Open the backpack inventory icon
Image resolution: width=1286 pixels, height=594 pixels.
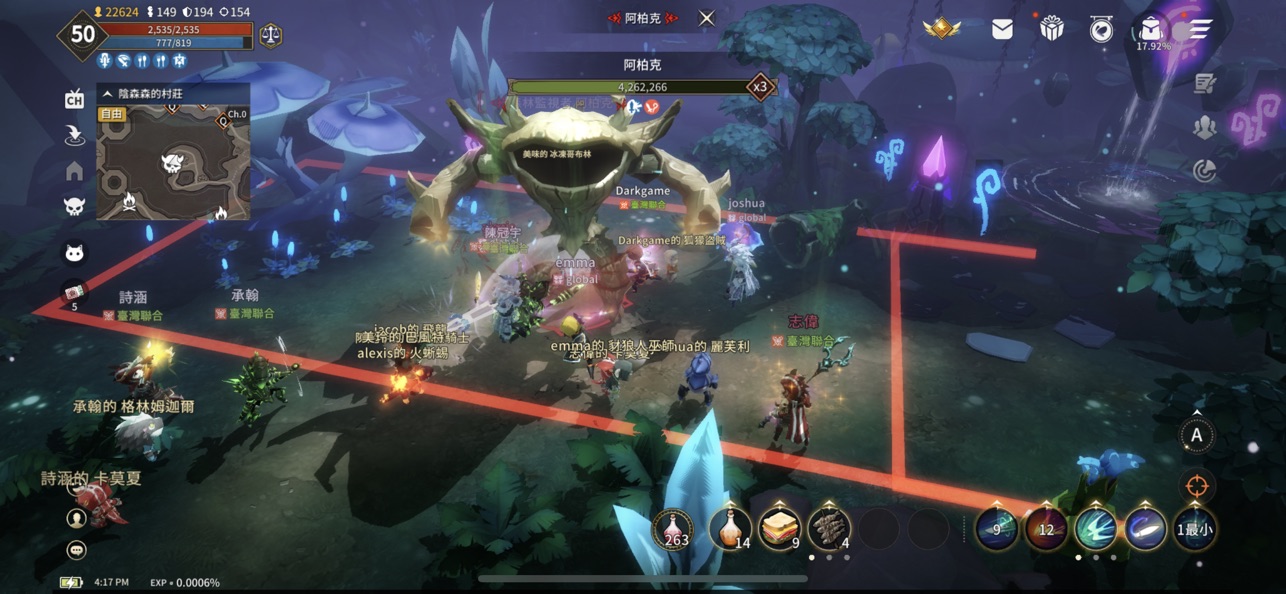pos(1151,28)
